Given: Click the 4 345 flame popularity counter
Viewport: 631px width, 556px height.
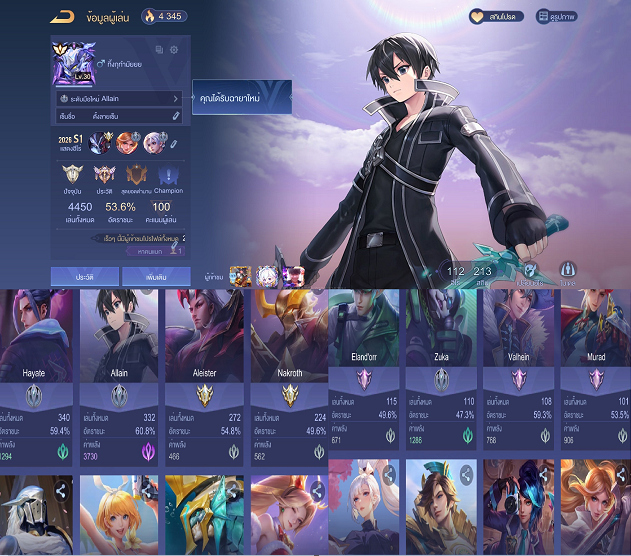Looking at the screenshot, I should (163, 16).
